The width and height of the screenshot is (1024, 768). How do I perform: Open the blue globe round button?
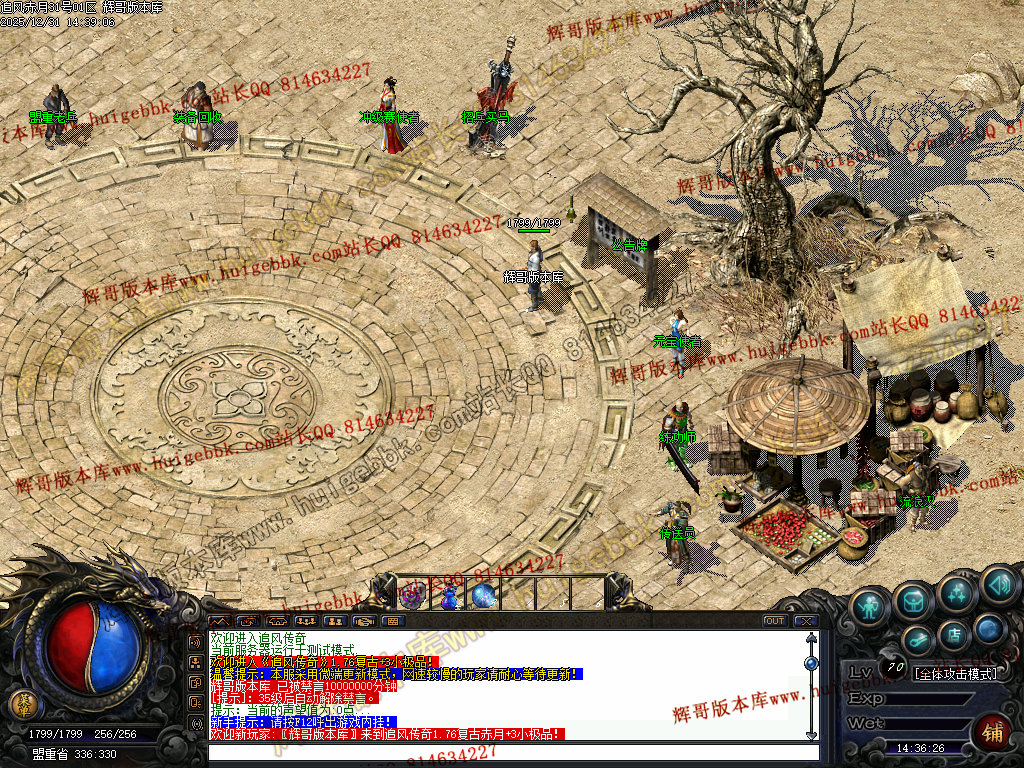coord(989,629)
